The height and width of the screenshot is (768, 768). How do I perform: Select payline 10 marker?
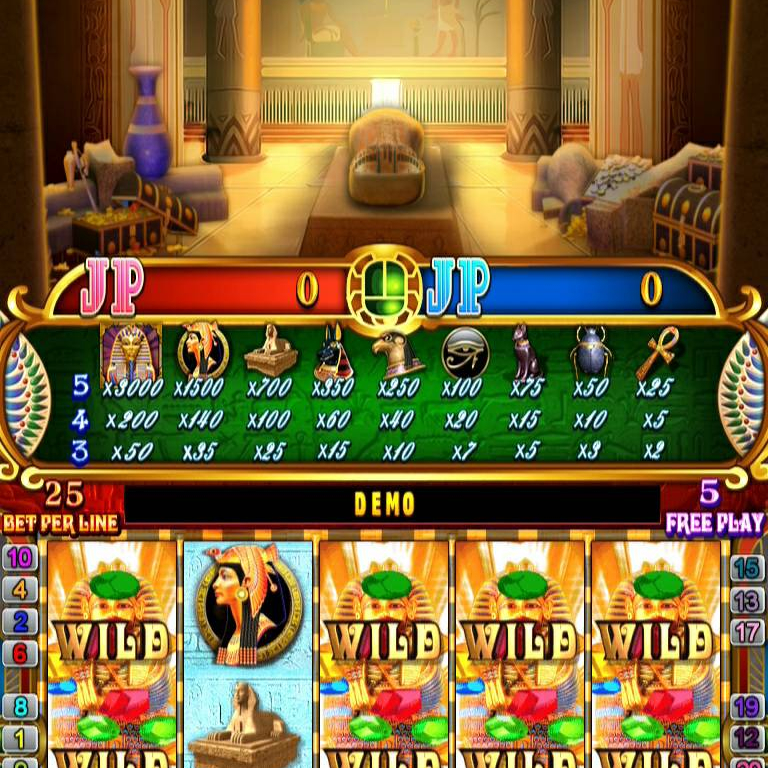click(x=19, y=558)
